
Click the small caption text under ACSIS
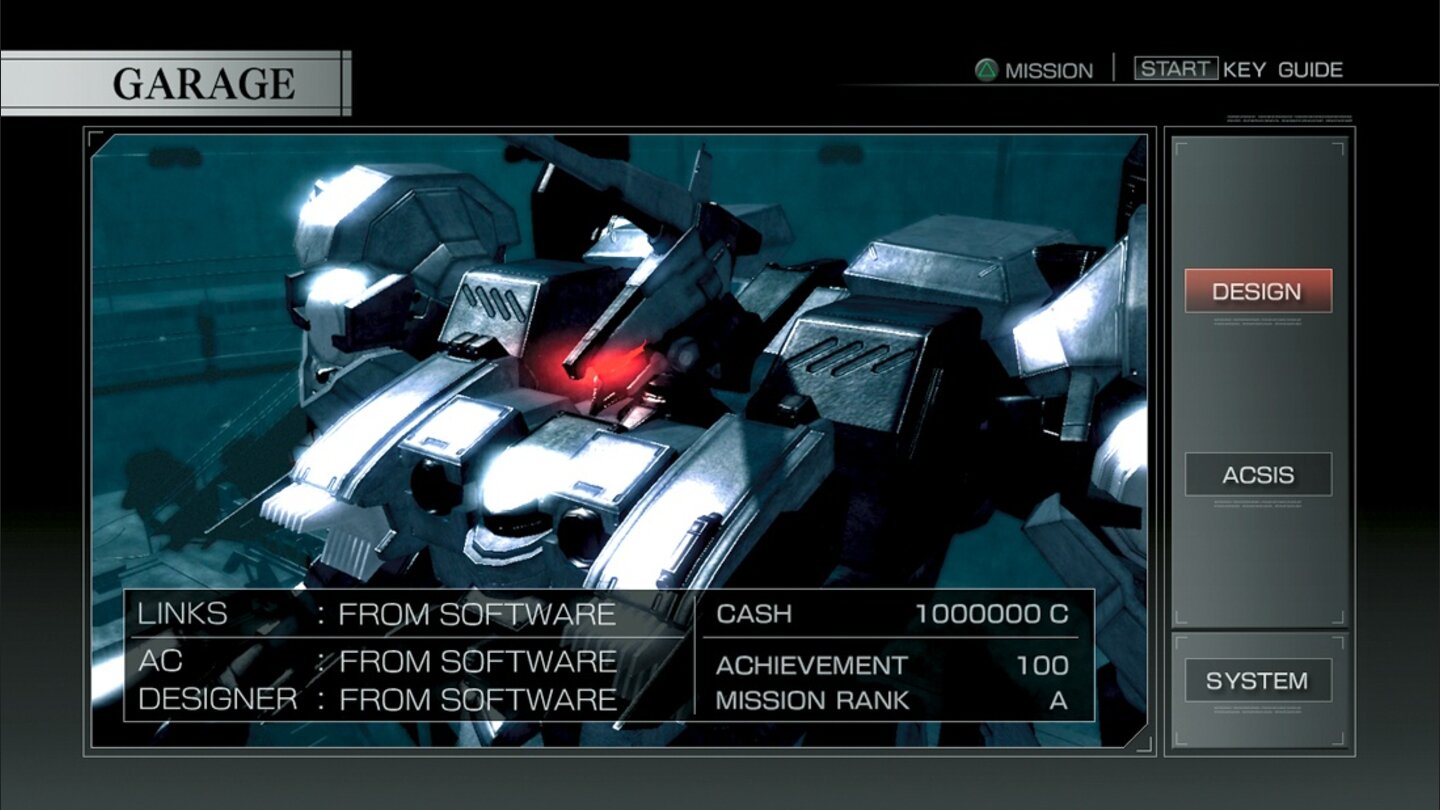coord(1258,502)
